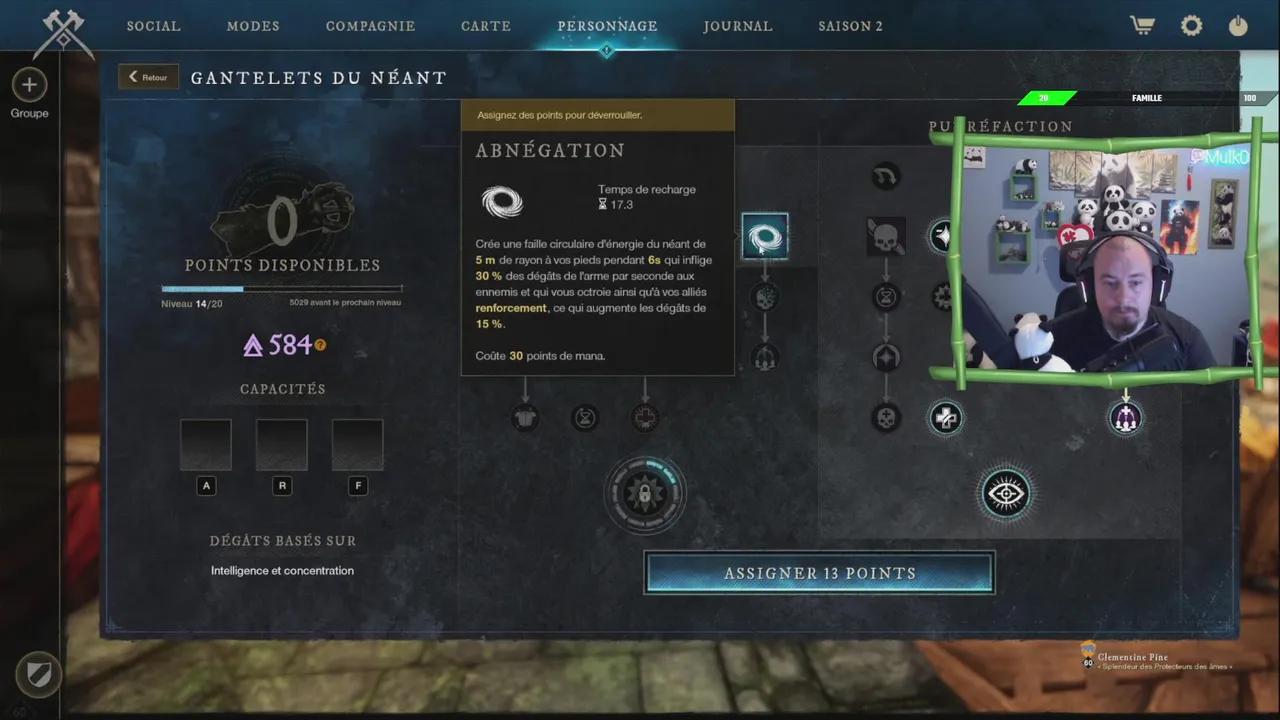Select the empty ability slot labeled F
This screenshot has width=1280, height=720.
click(x=357, y=443)
